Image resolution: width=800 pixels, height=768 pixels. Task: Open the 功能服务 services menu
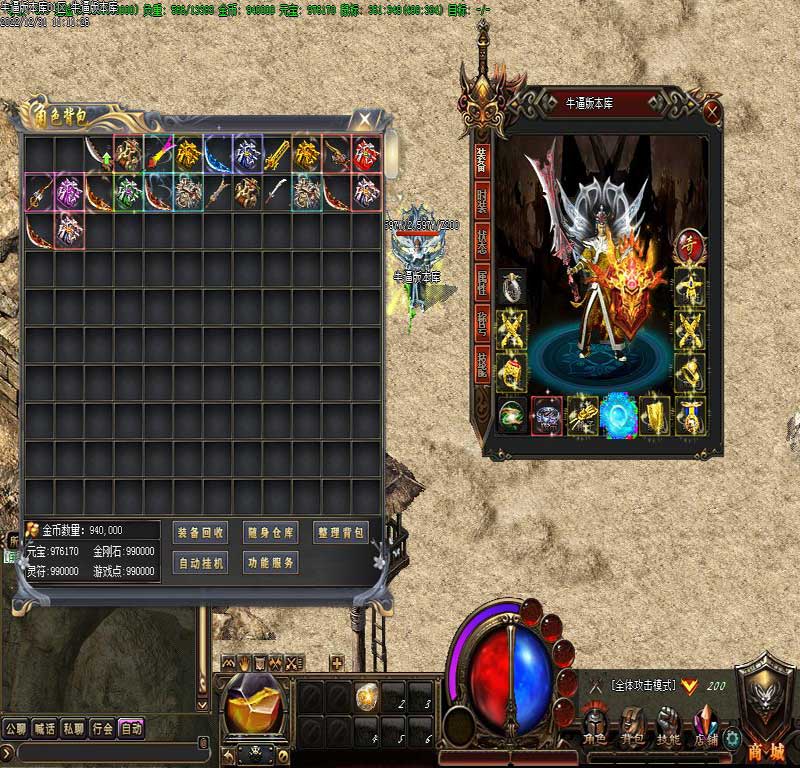[x=270, y=563]
